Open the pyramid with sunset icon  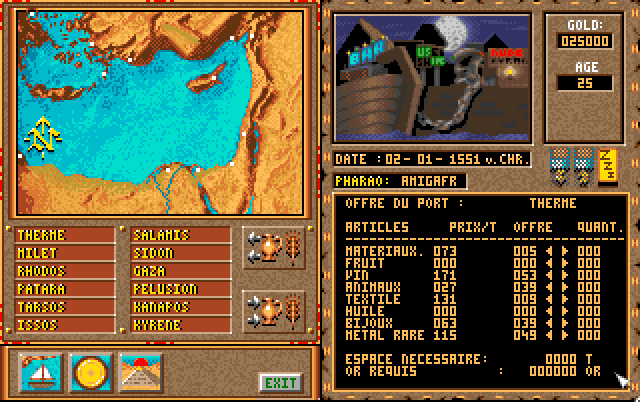click(x=140, y=371)
